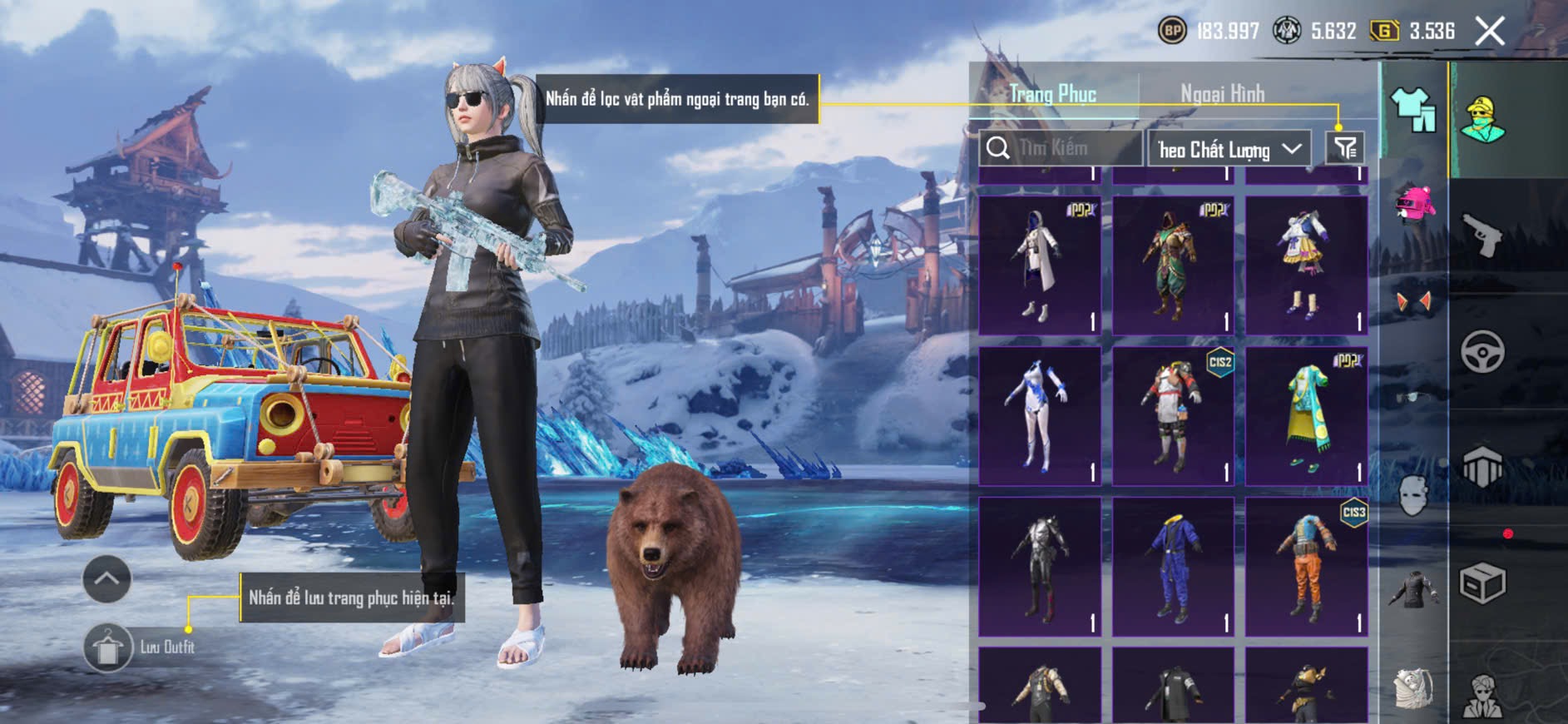The image size is (1568, 724).
Task: Save current look with Lưu Outfit
Action: tap(108, 647)
